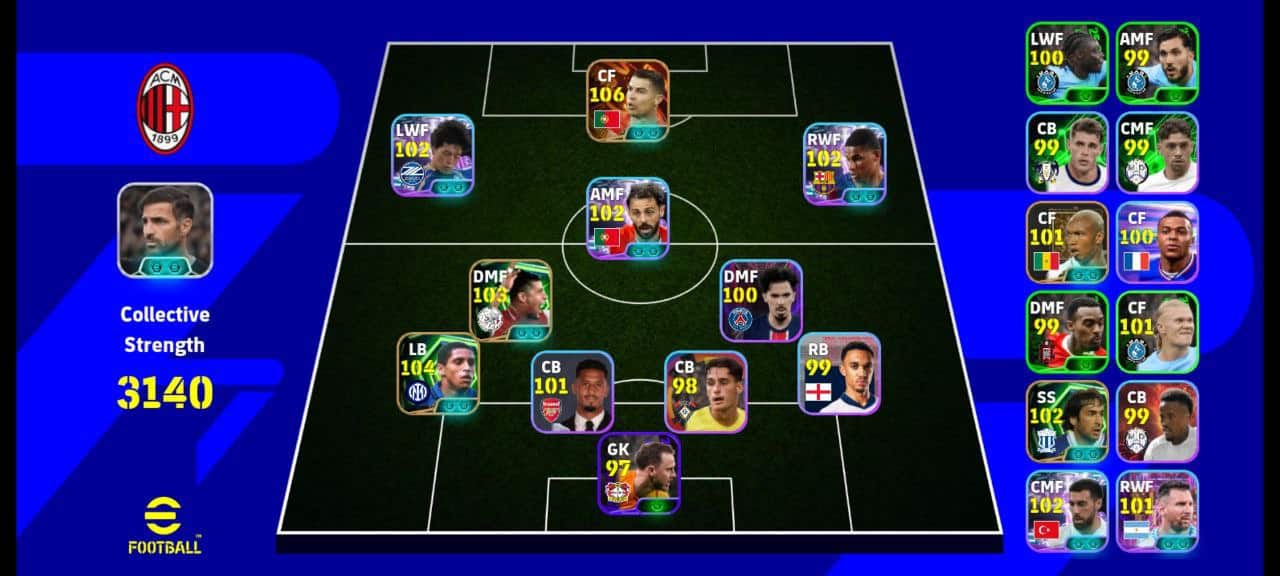
Task: Select the GK 97 goalkeeper card
Action: tap(639, 473)
